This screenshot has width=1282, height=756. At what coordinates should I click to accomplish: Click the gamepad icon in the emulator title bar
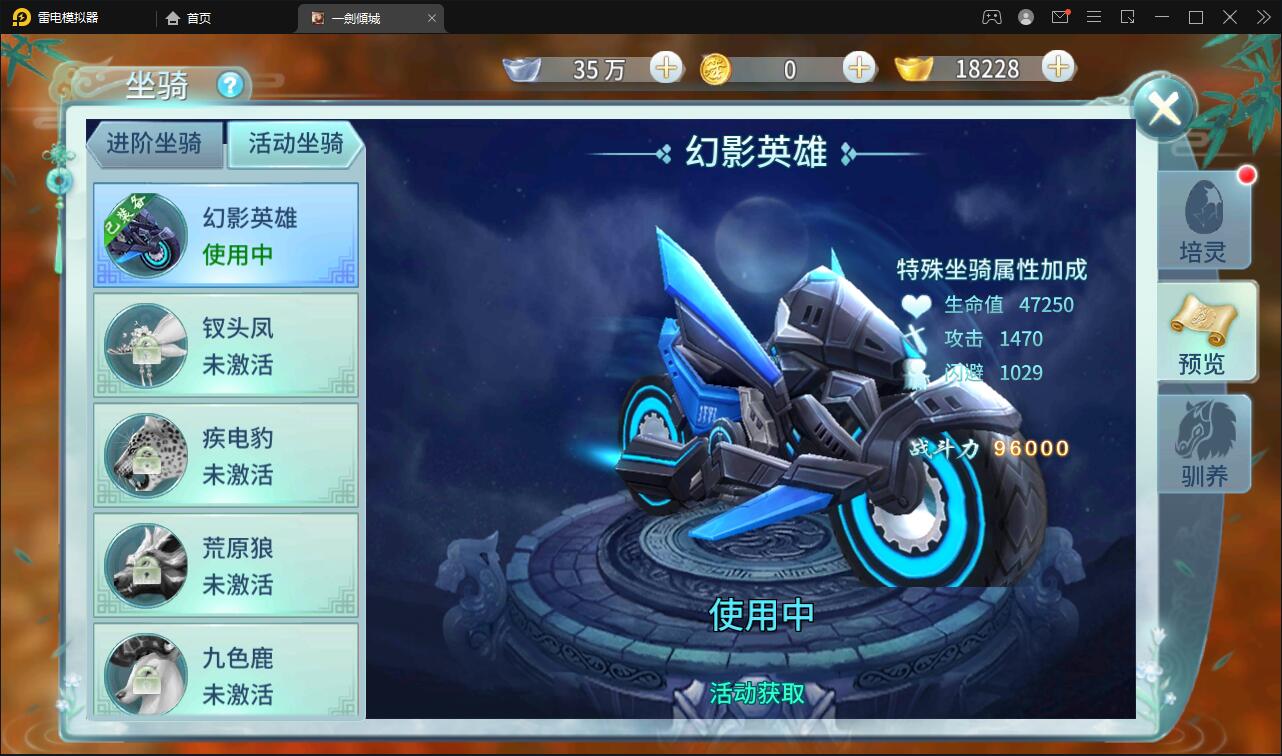(x=991, y=17)
